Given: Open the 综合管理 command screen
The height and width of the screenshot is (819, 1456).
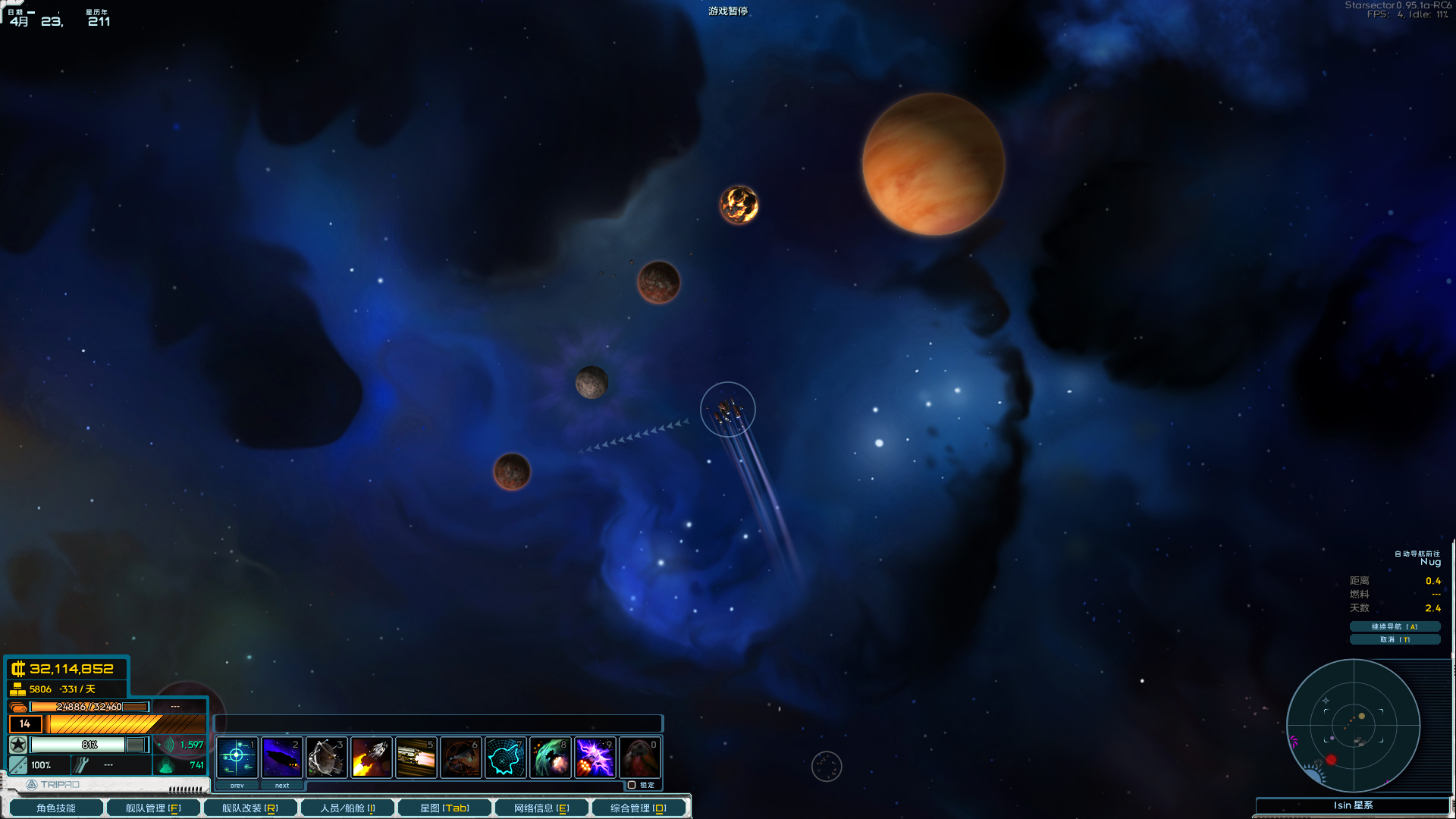Looking at the screenshot, I should pos(639,808).
